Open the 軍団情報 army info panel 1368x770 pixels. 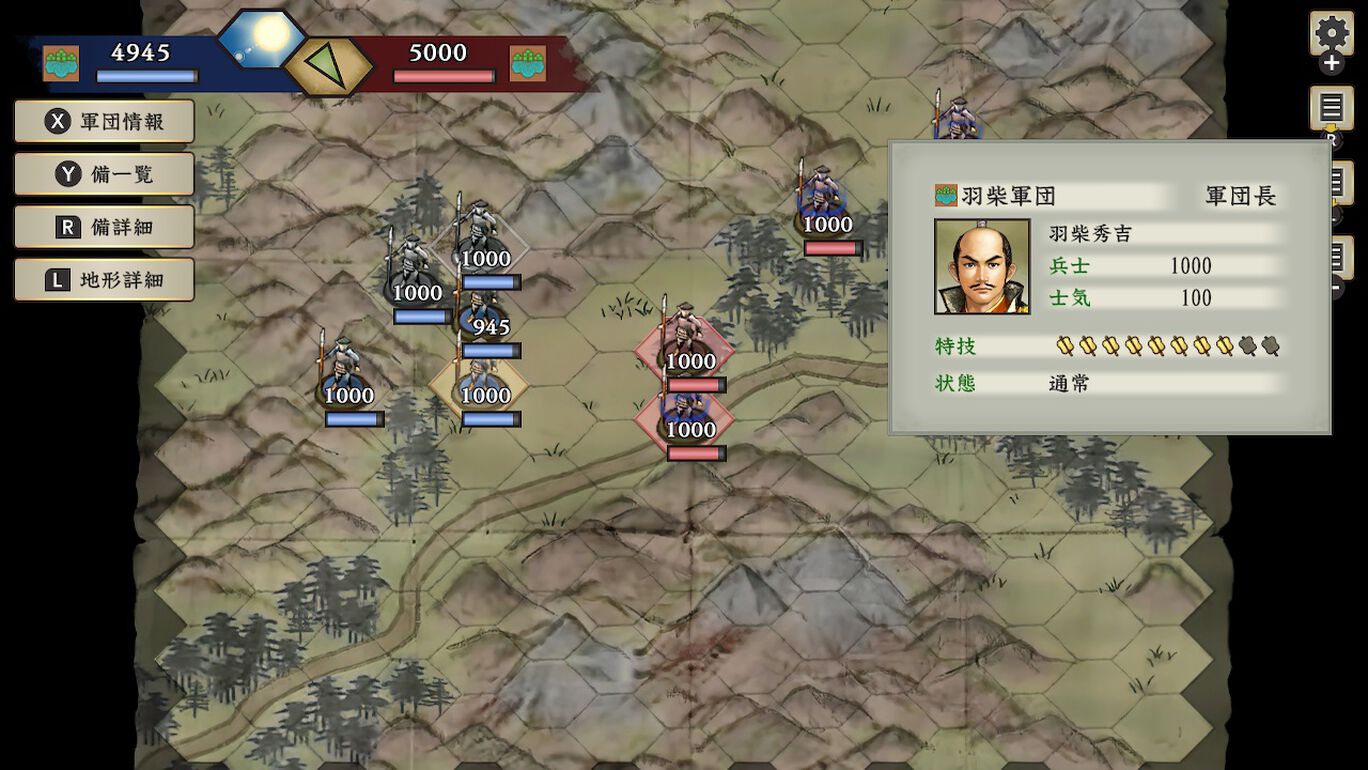104,122
